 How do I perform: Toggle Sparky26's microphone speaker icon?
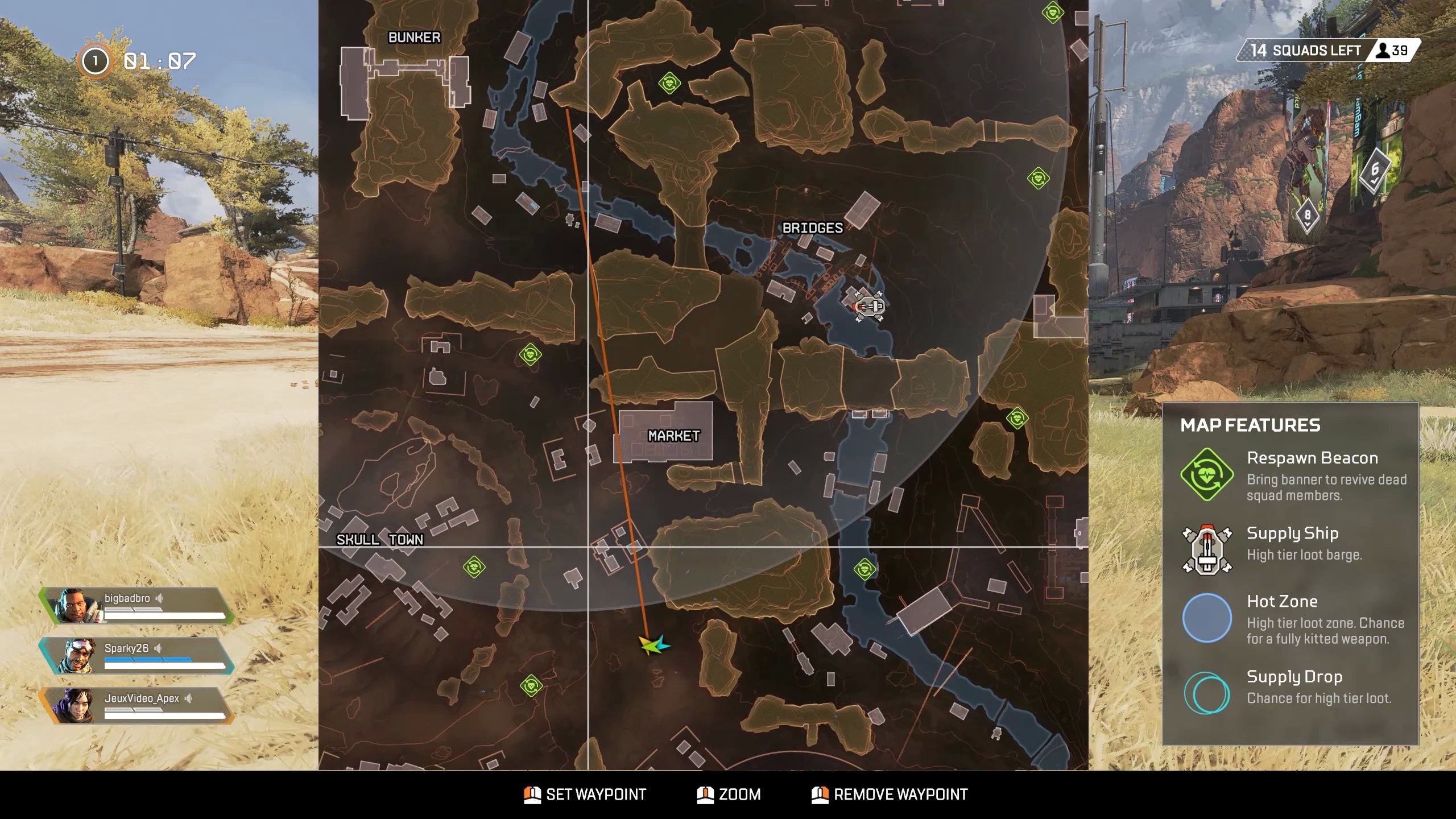[159, 648]
